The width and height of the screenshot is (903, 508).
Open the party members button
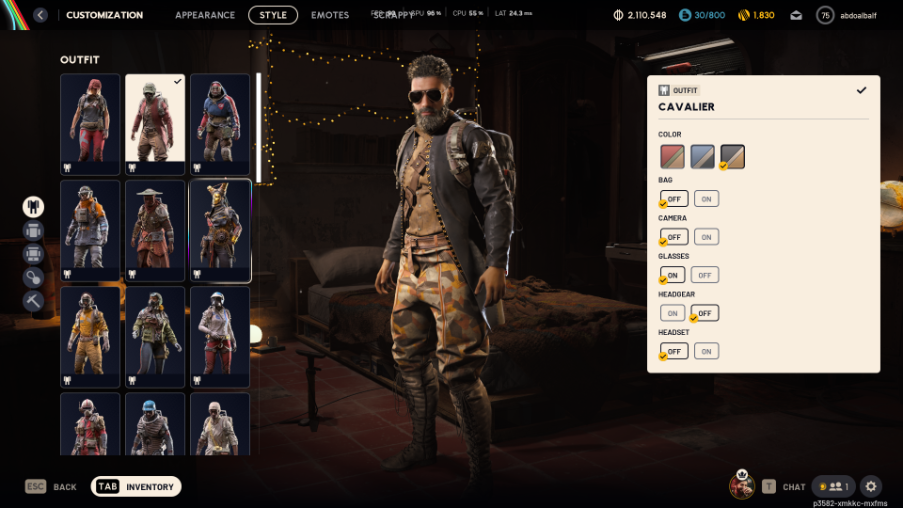coord(833,486)
